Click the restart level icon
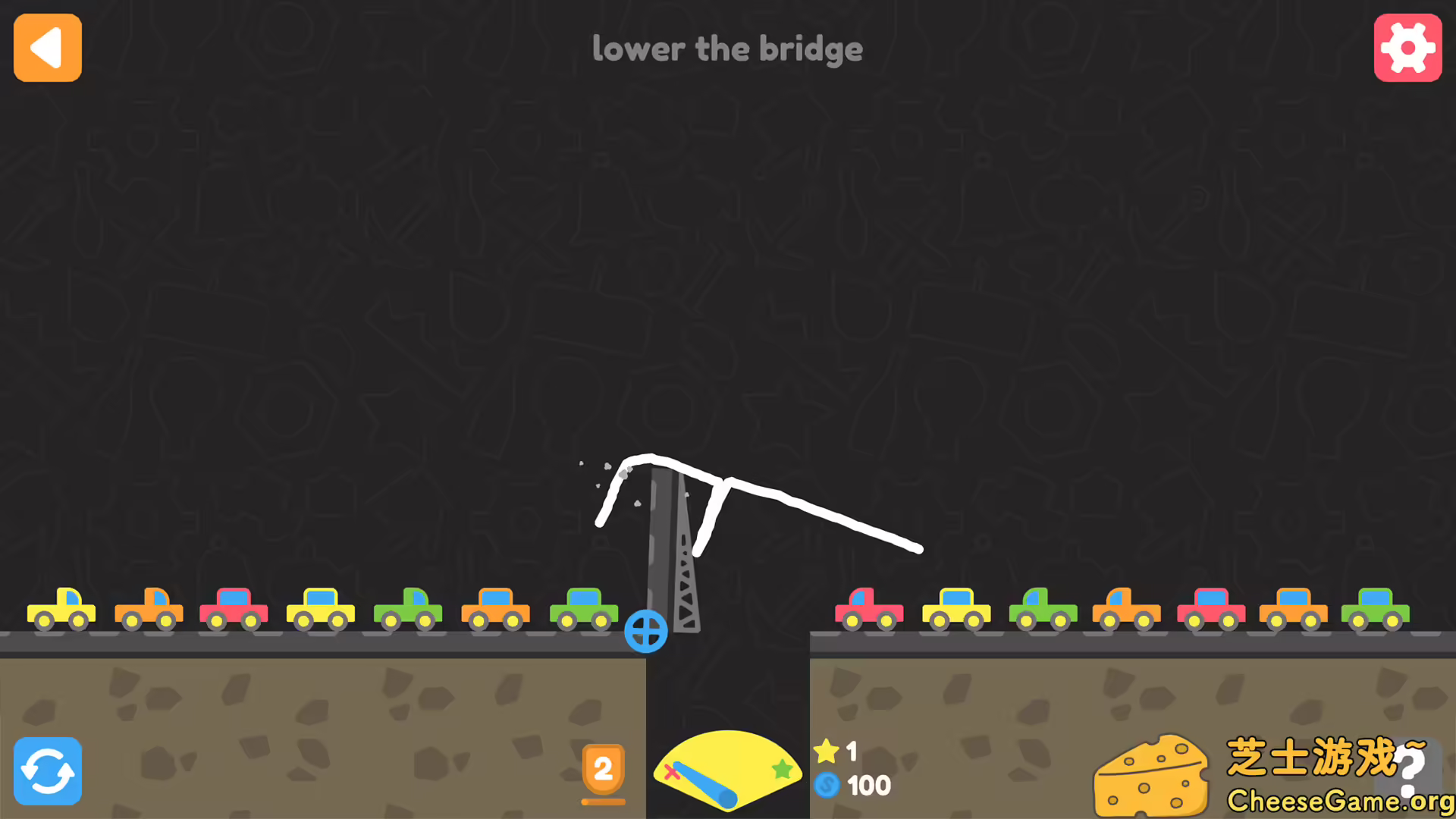 (47, 771)
